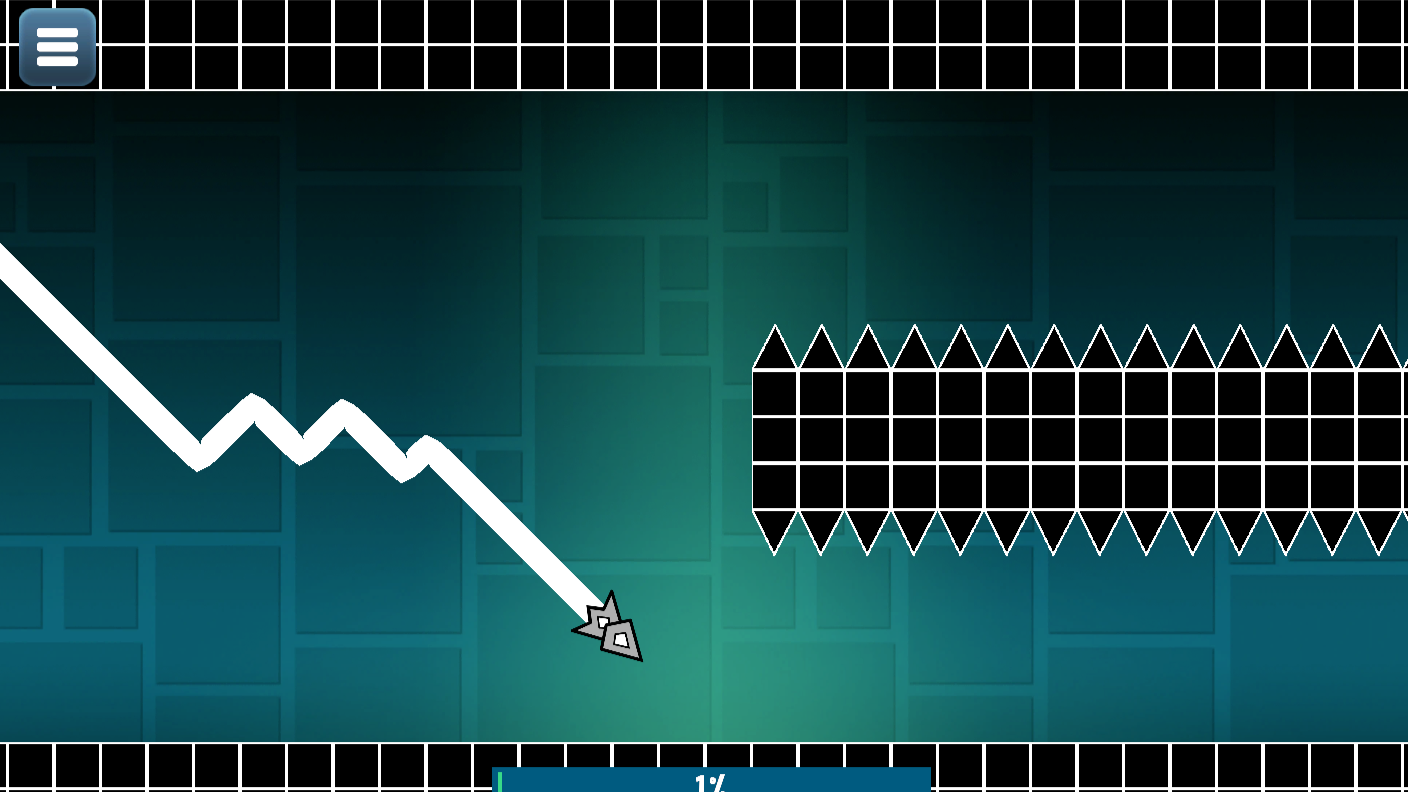Click the 1% progress bar at the bottom
The height and width of the screenshot is (792, 1408).
712,778
